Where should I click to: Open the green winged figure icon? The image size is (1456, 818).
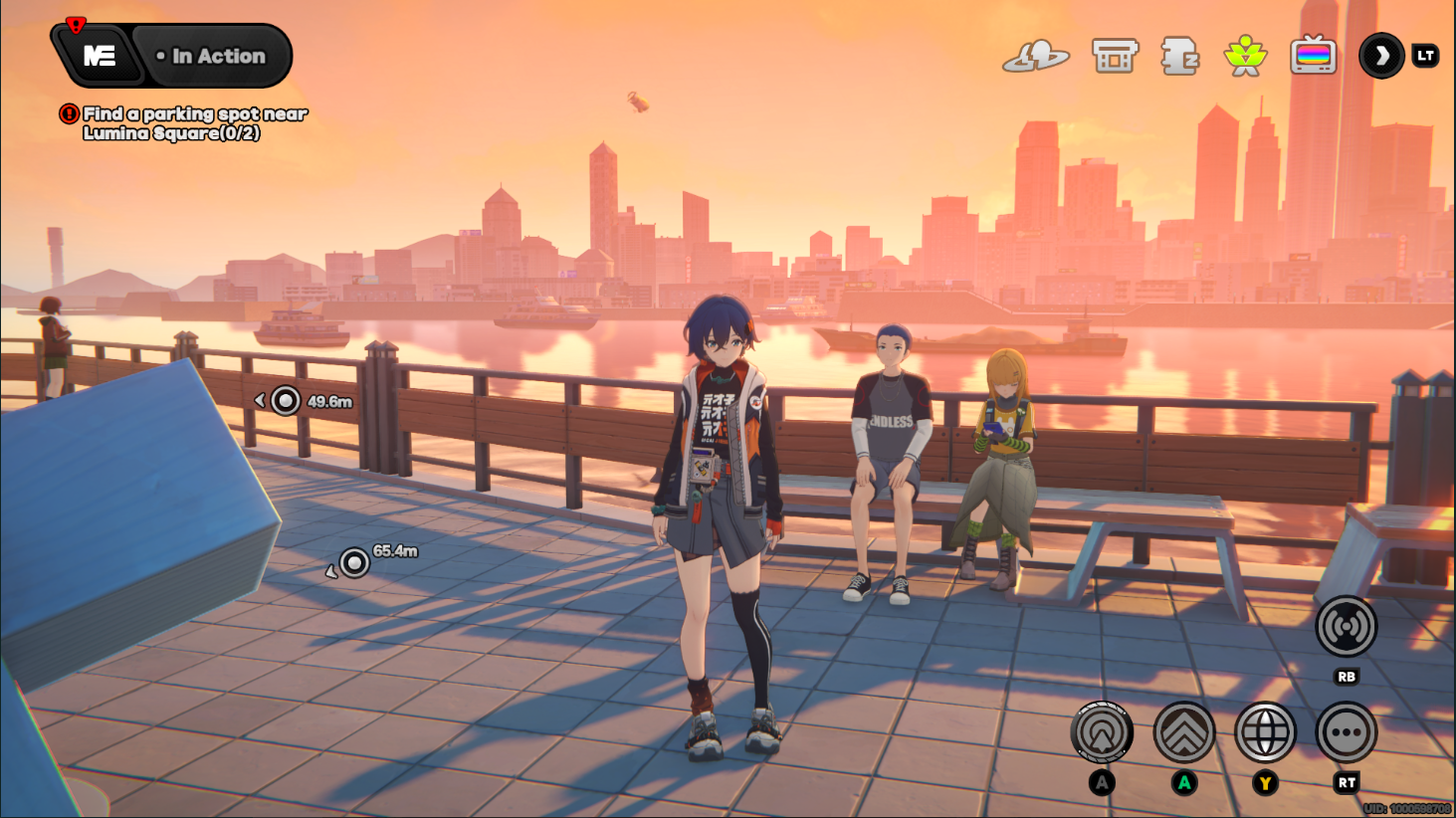click(x=1245, y=57)
